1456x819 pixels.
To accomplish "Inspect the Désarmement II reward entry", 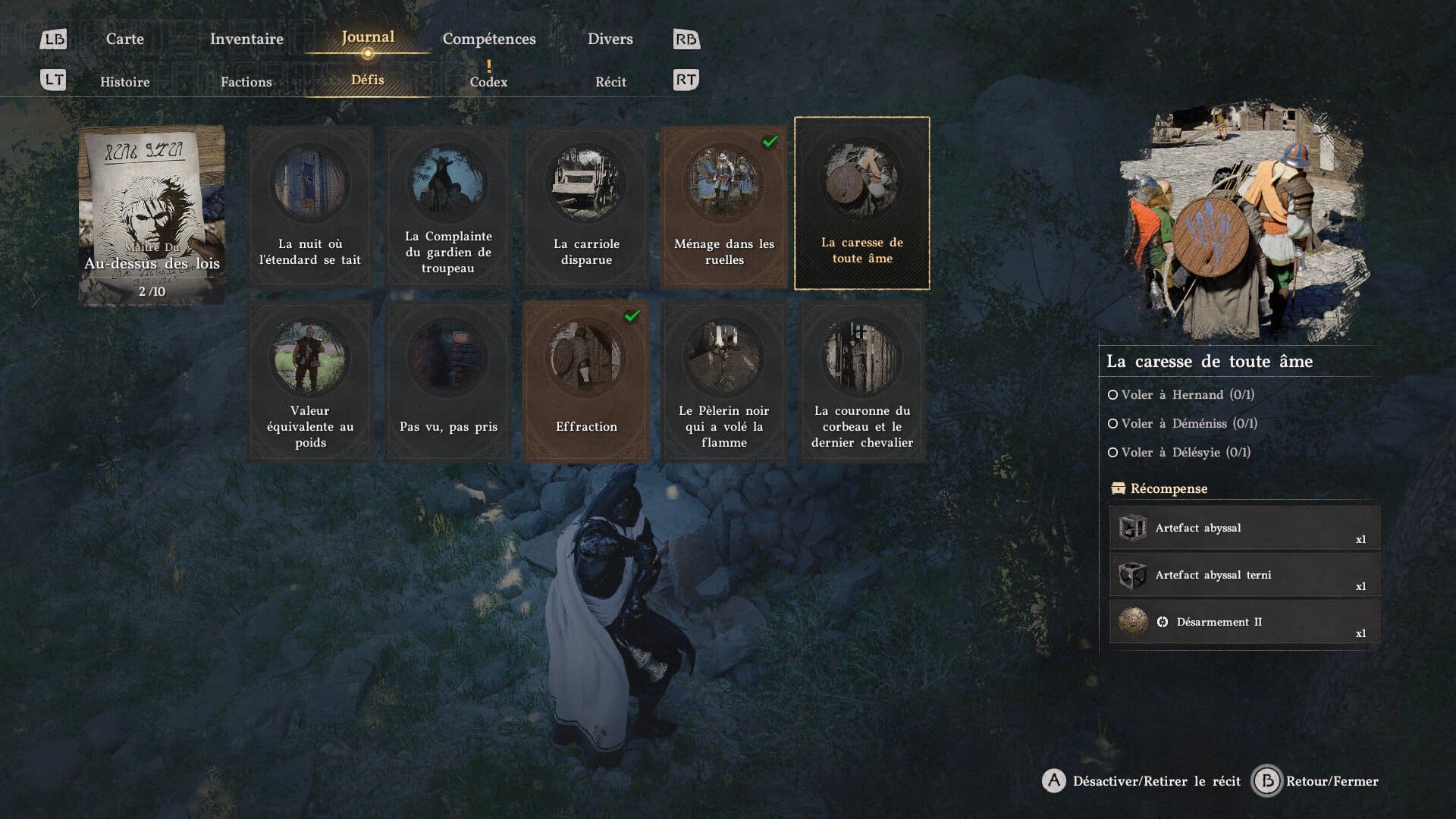I will point(1244,623).
